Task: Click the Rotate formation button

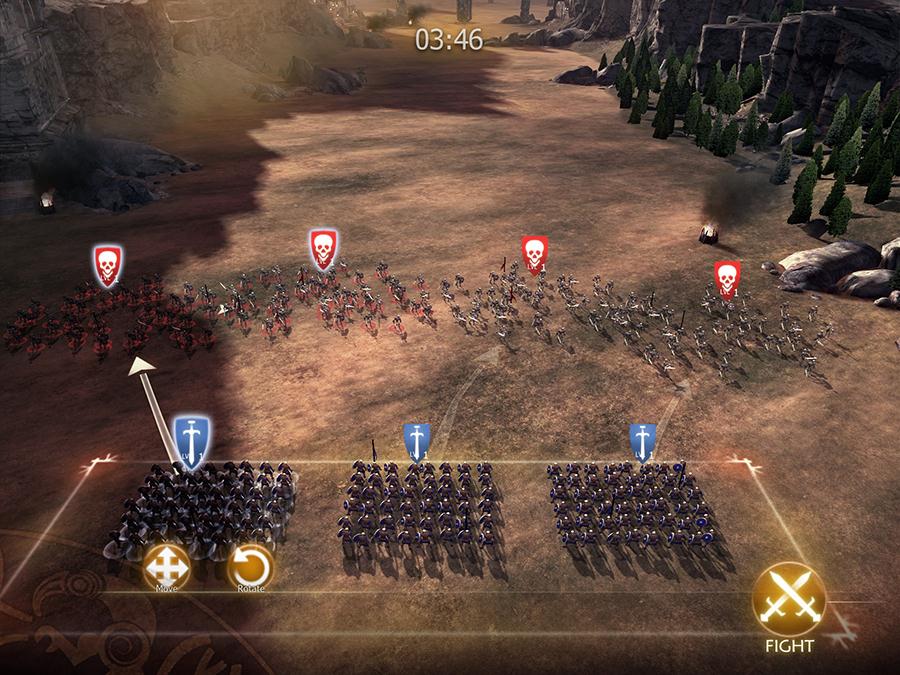Action: click(250, 567)
